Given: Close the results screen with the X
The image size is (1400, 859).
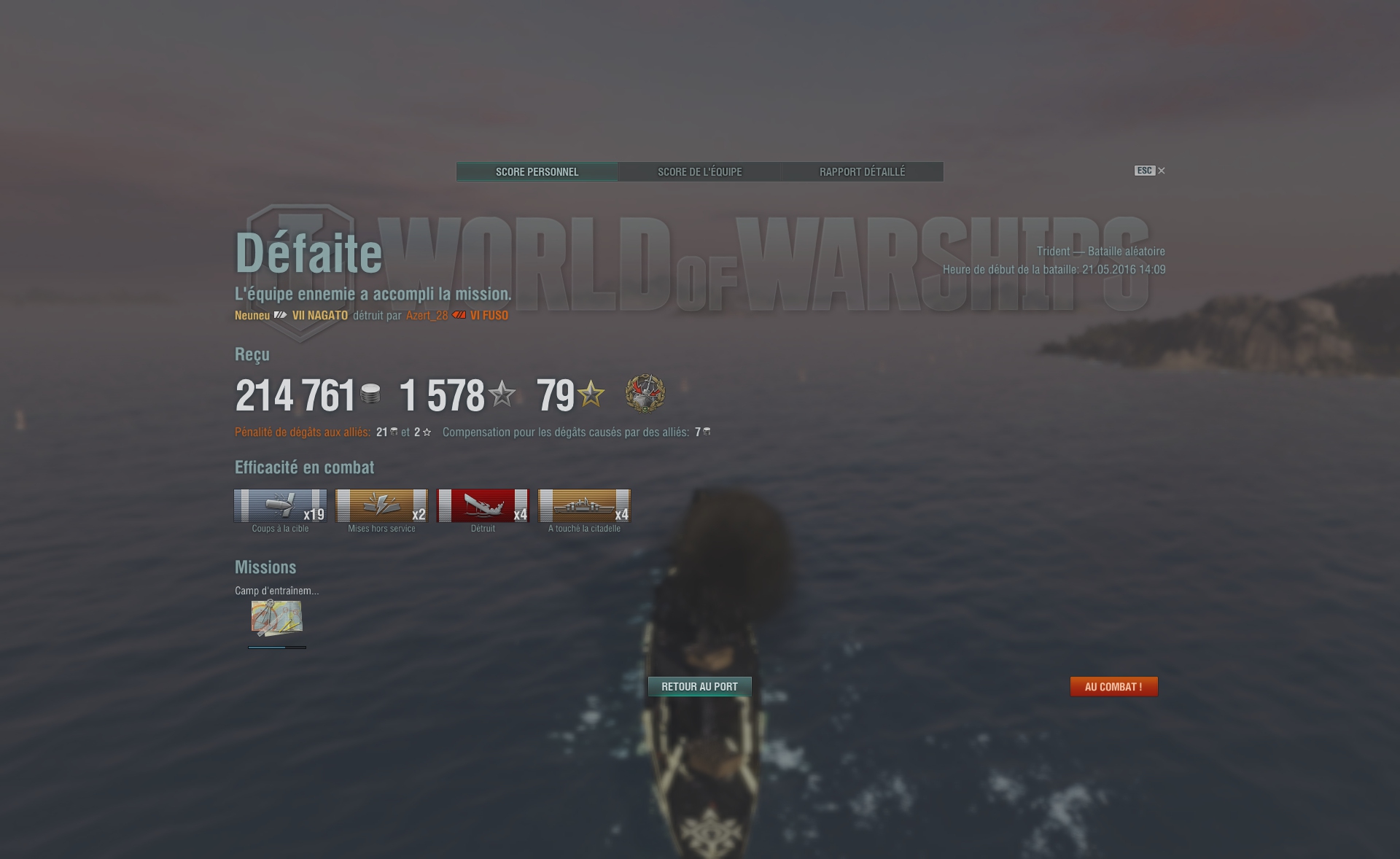Looking at the screenshot, I should [1162, 171].
